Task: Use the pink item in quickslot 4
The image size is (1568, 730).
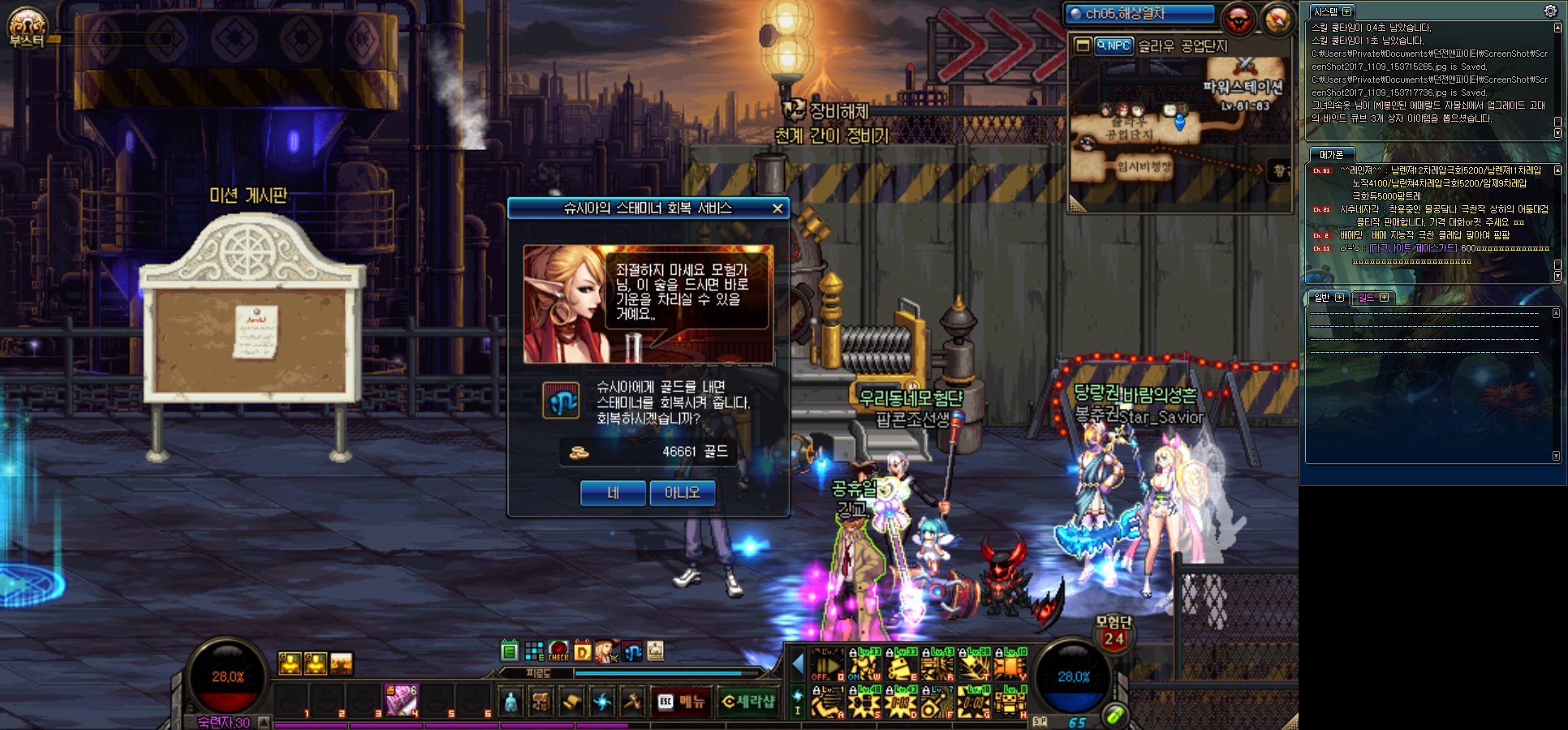Action: coord(401,700)
